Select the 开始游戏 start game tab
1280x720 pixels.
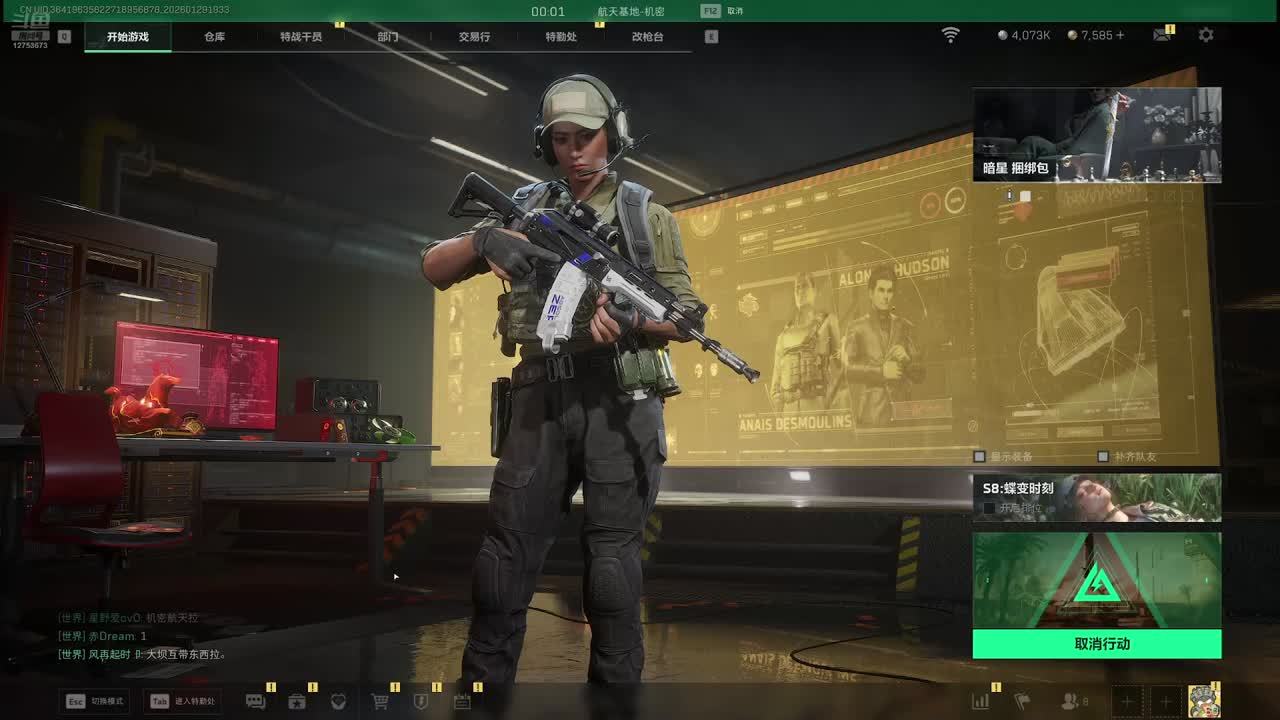tap(128, 37)
